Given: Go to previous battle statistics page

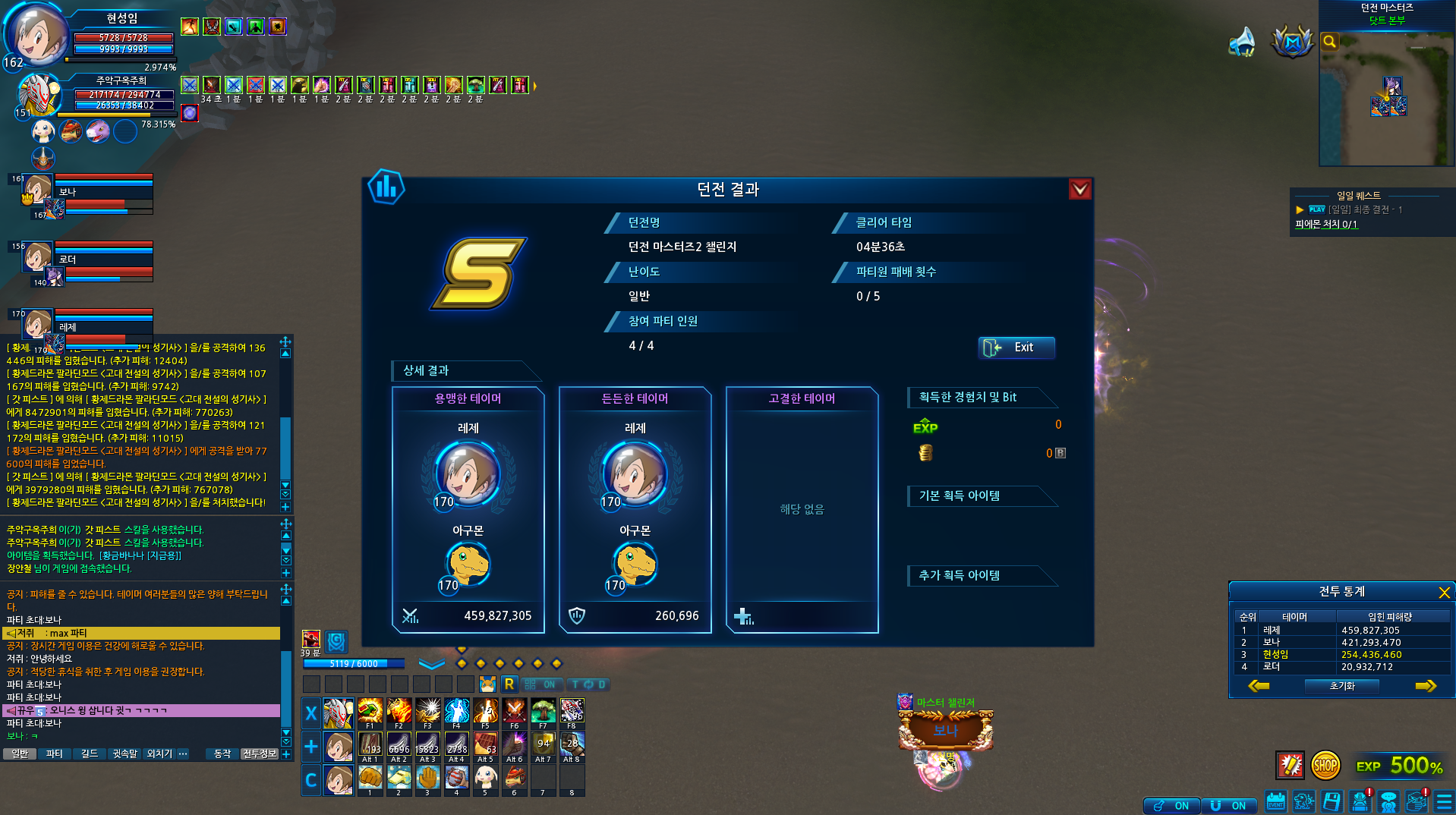Looking at the screenshot, I should pyautogui.click(x=1258, y=686).
